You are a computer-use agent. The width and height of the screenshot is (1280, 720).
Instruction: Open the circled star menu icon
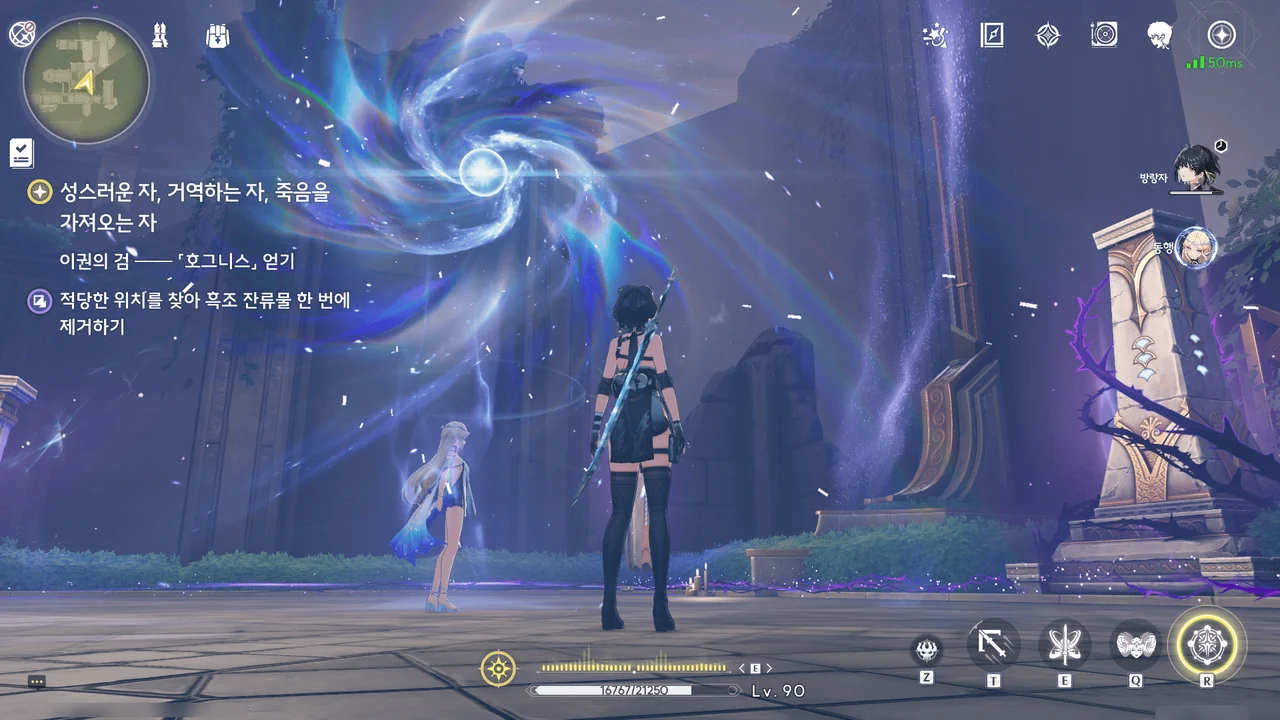[x=1221, y=36]
